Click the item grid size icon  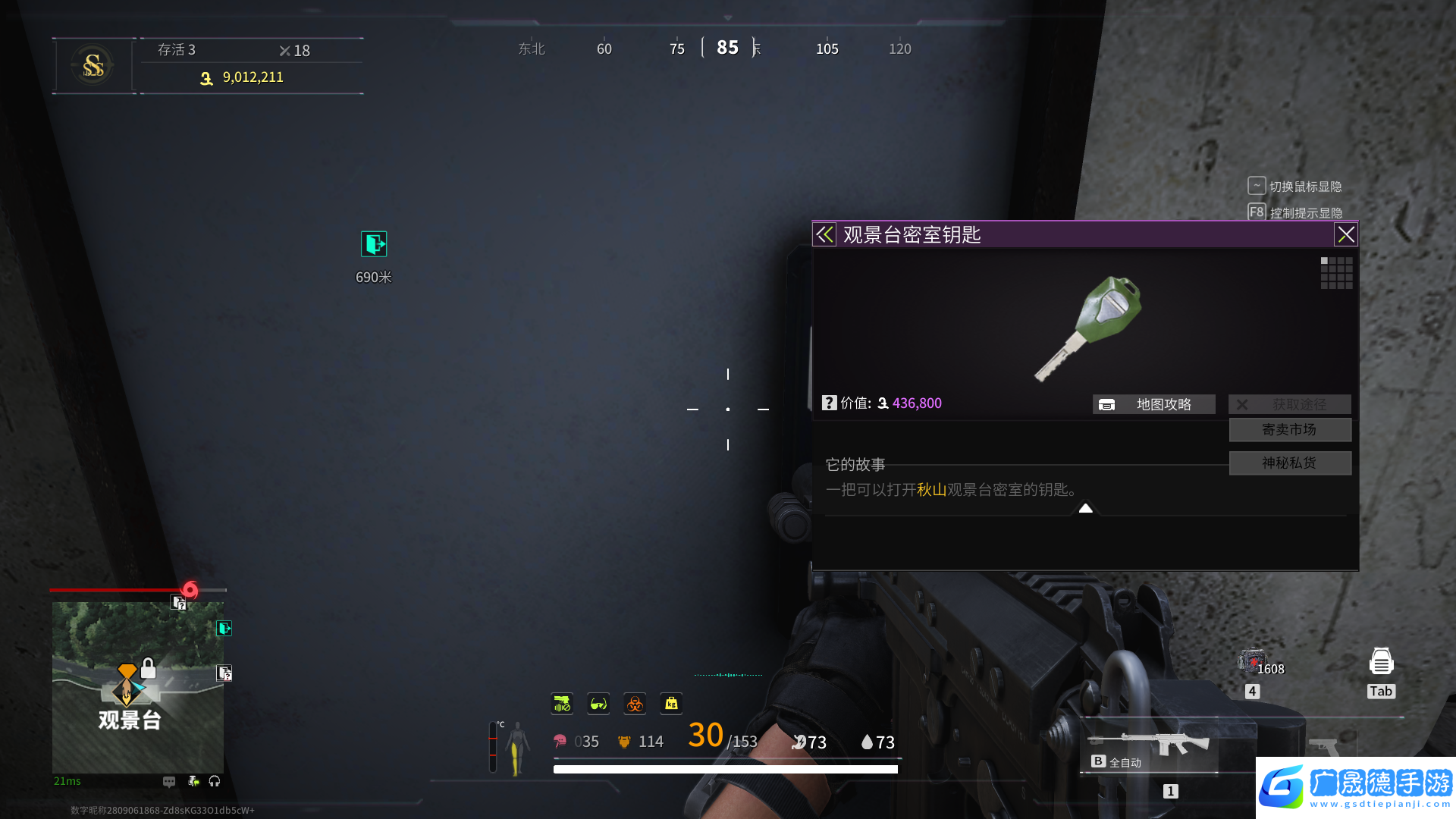1336,272
